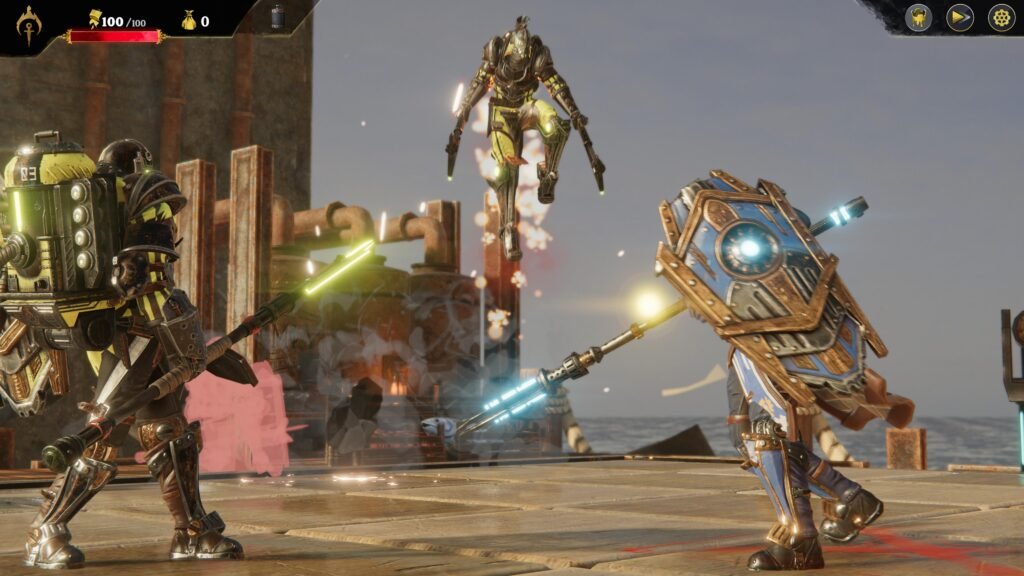Select the grey canister item icon

click(278, 16)
